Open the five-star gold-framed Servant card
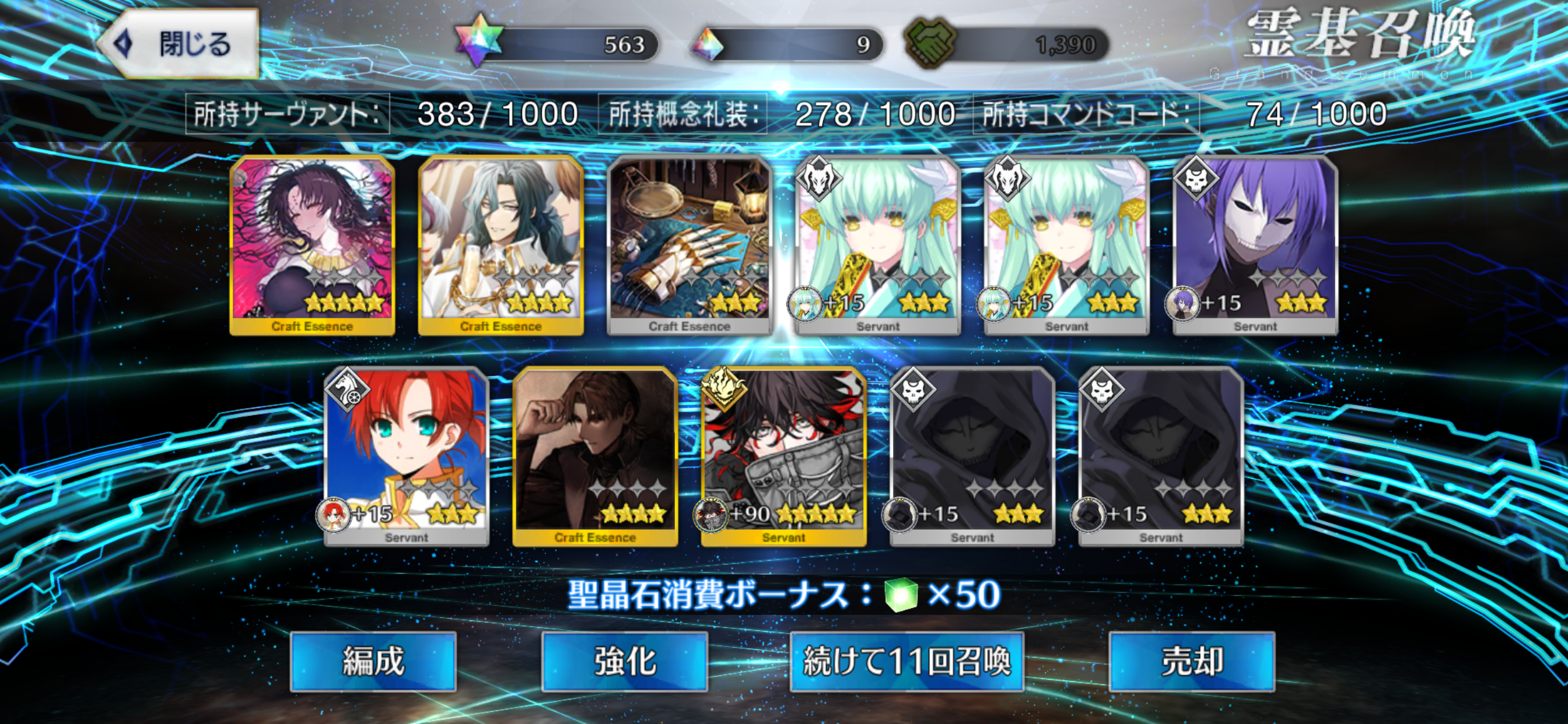Viewport: 1568px width, 724px height. point(783,455)
